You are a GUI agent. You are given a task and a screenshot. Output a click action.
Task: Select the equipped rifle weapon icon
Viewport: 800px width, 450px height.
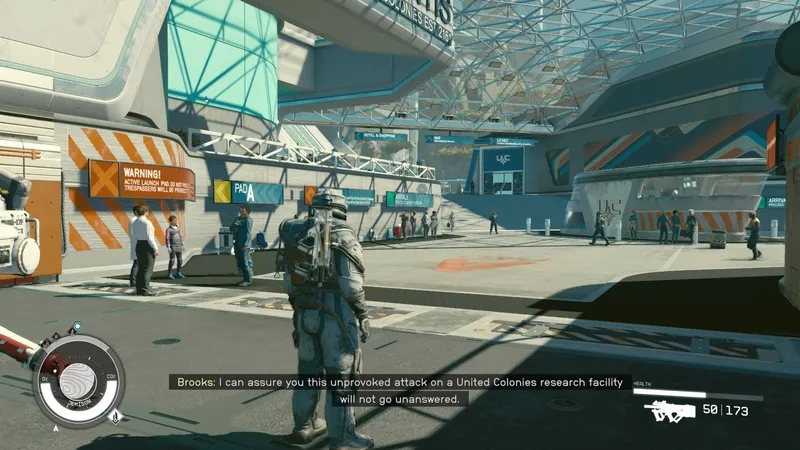(x=669, y=410)
